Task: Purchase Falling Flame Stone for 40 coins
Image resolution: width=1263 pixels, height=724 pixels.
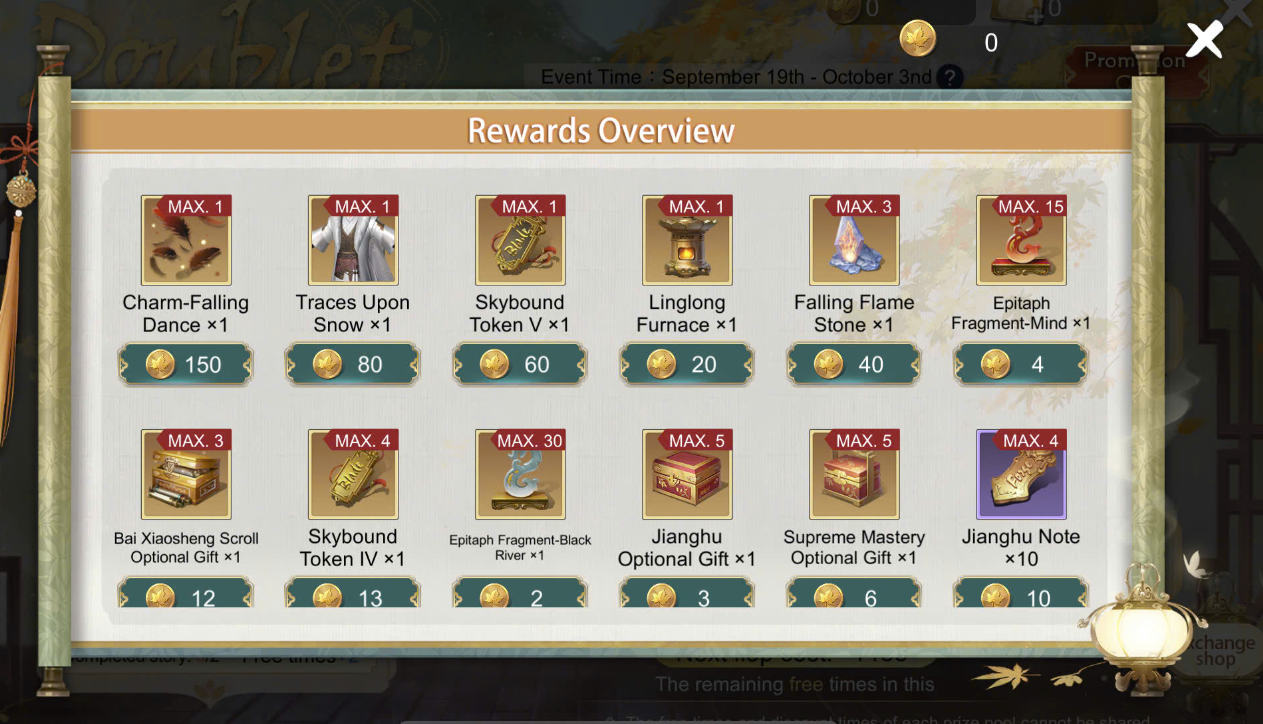Action: click(854, 364)
